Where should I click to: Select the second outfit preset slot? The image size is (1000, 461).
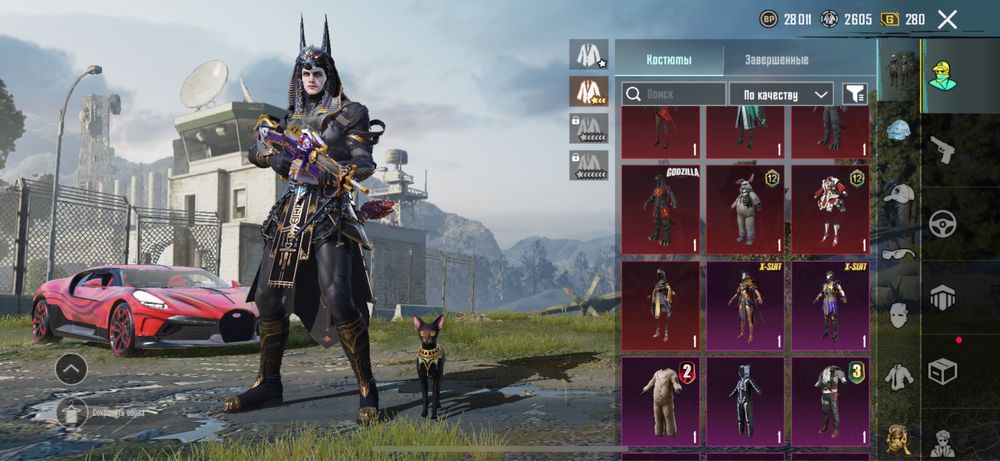(x=589, y=91)
